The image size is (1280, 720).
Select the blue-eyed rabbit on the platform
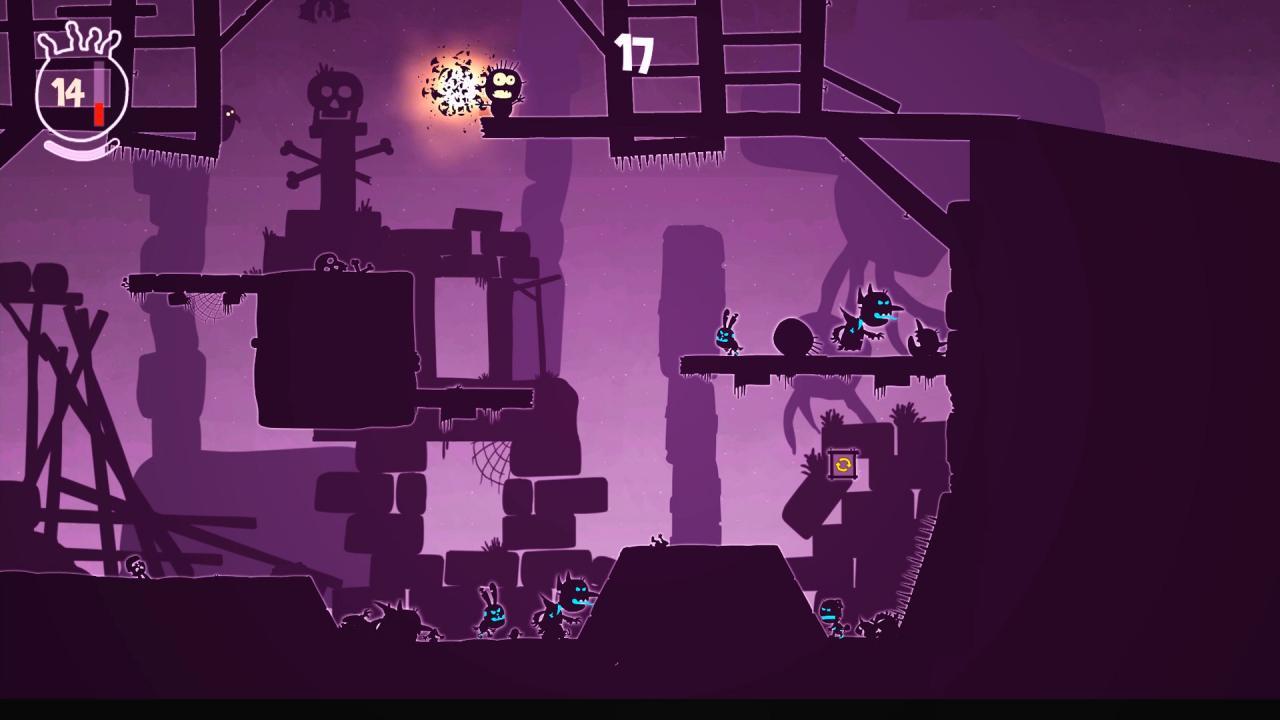pyautogui.click(x=728, y=337)
